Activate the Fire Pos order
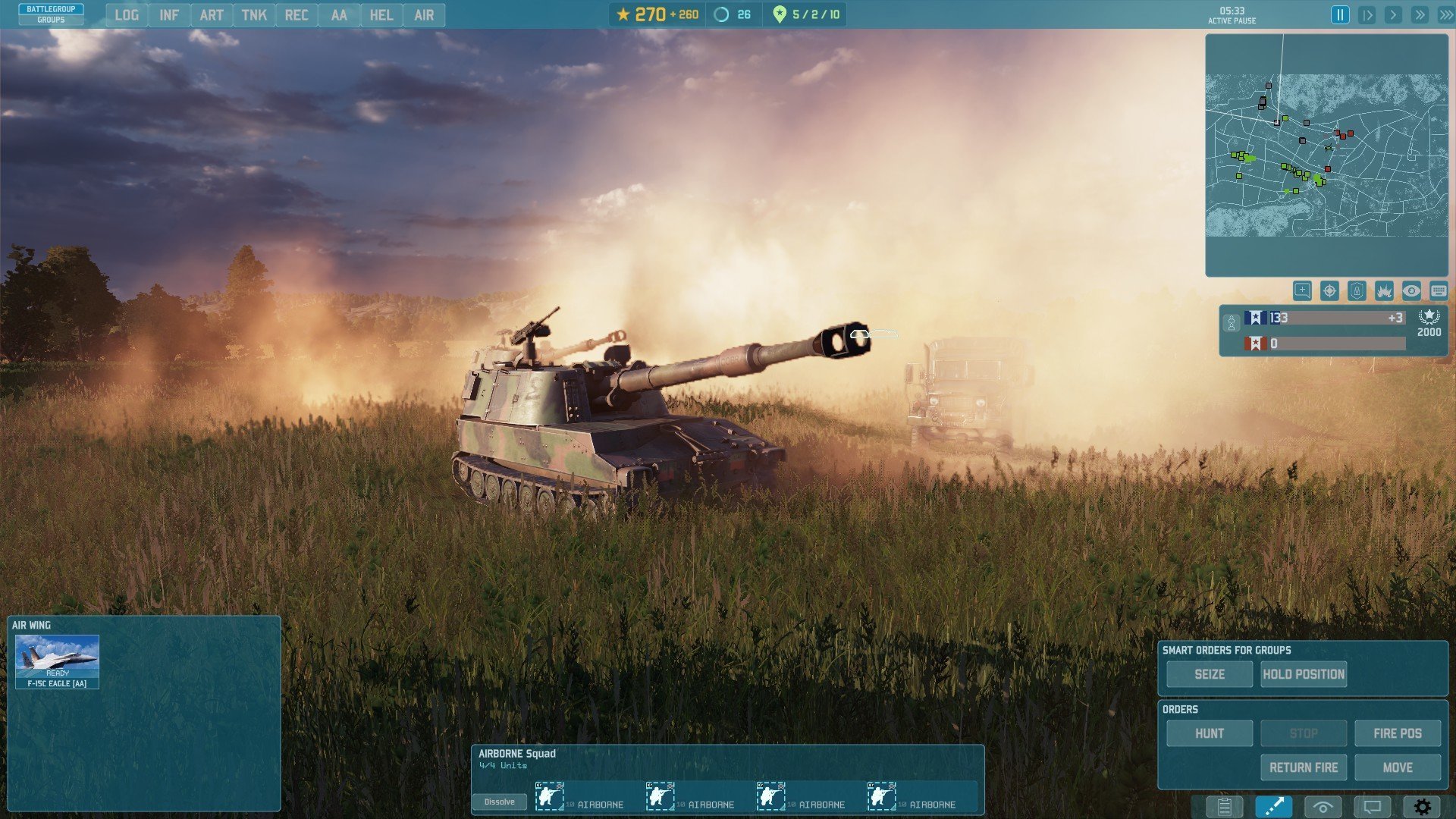 [1398, 733]
